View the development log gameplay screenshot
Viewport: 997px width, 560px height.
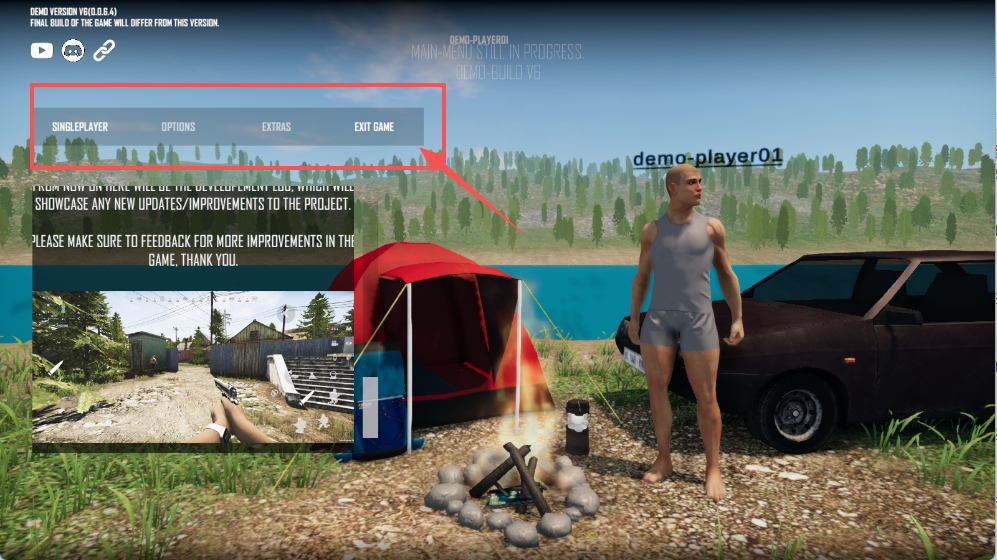click(193, 367)
